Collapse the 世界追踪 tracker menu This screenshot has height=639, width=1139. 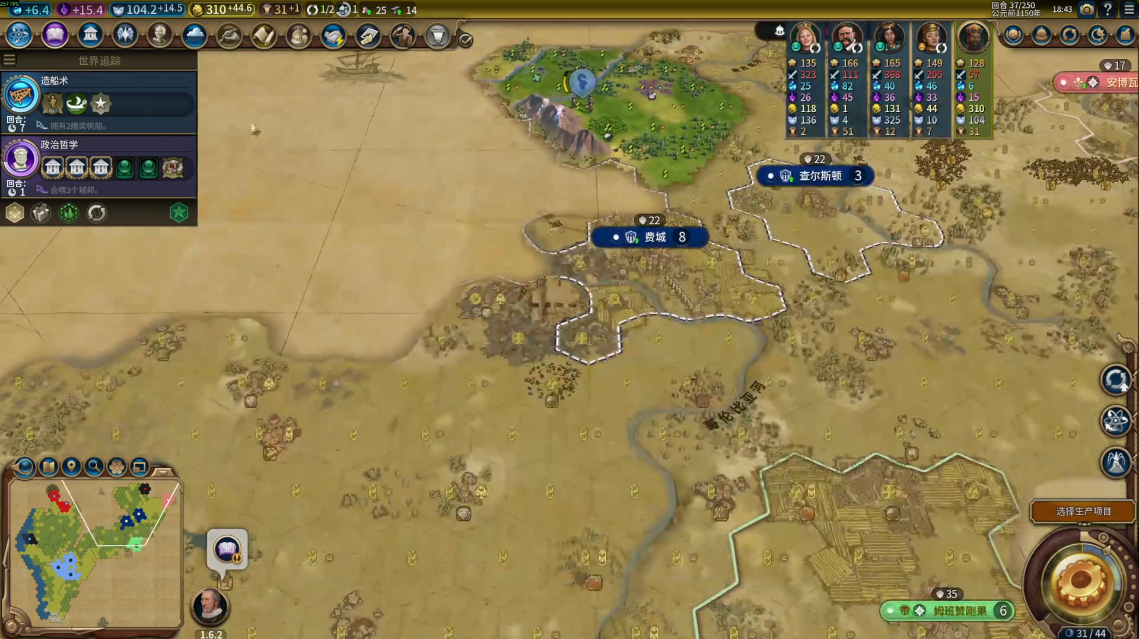click(9, 60)
